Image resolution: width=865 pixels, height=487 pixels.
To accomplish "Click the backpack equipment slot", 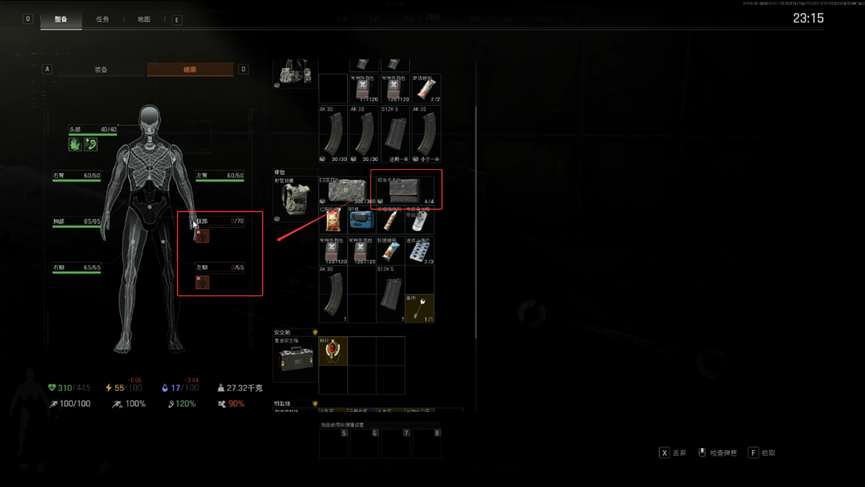I will (295, 199).
